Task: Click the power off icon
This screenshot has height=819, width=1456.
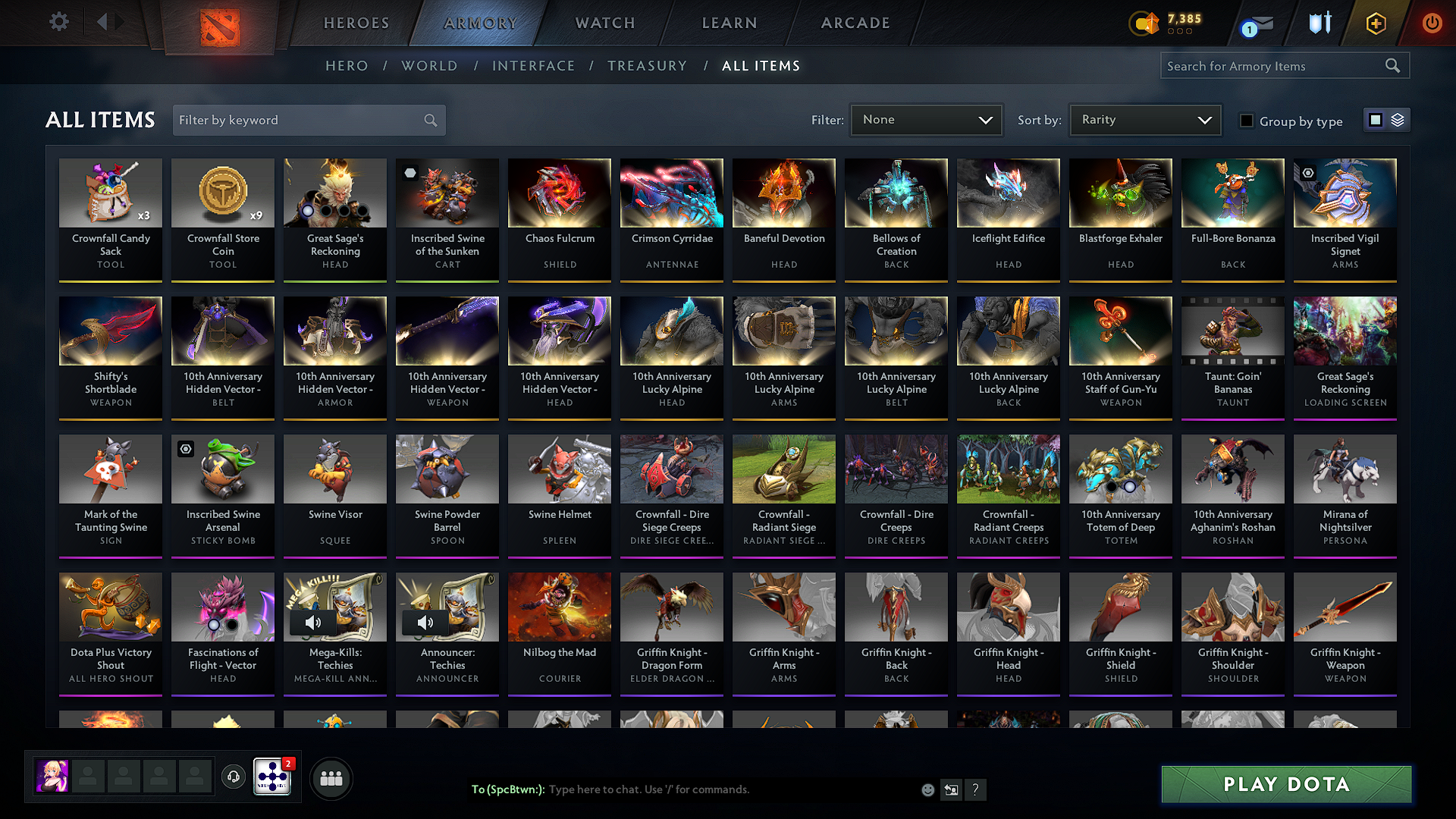Action: coord(1432,23)
